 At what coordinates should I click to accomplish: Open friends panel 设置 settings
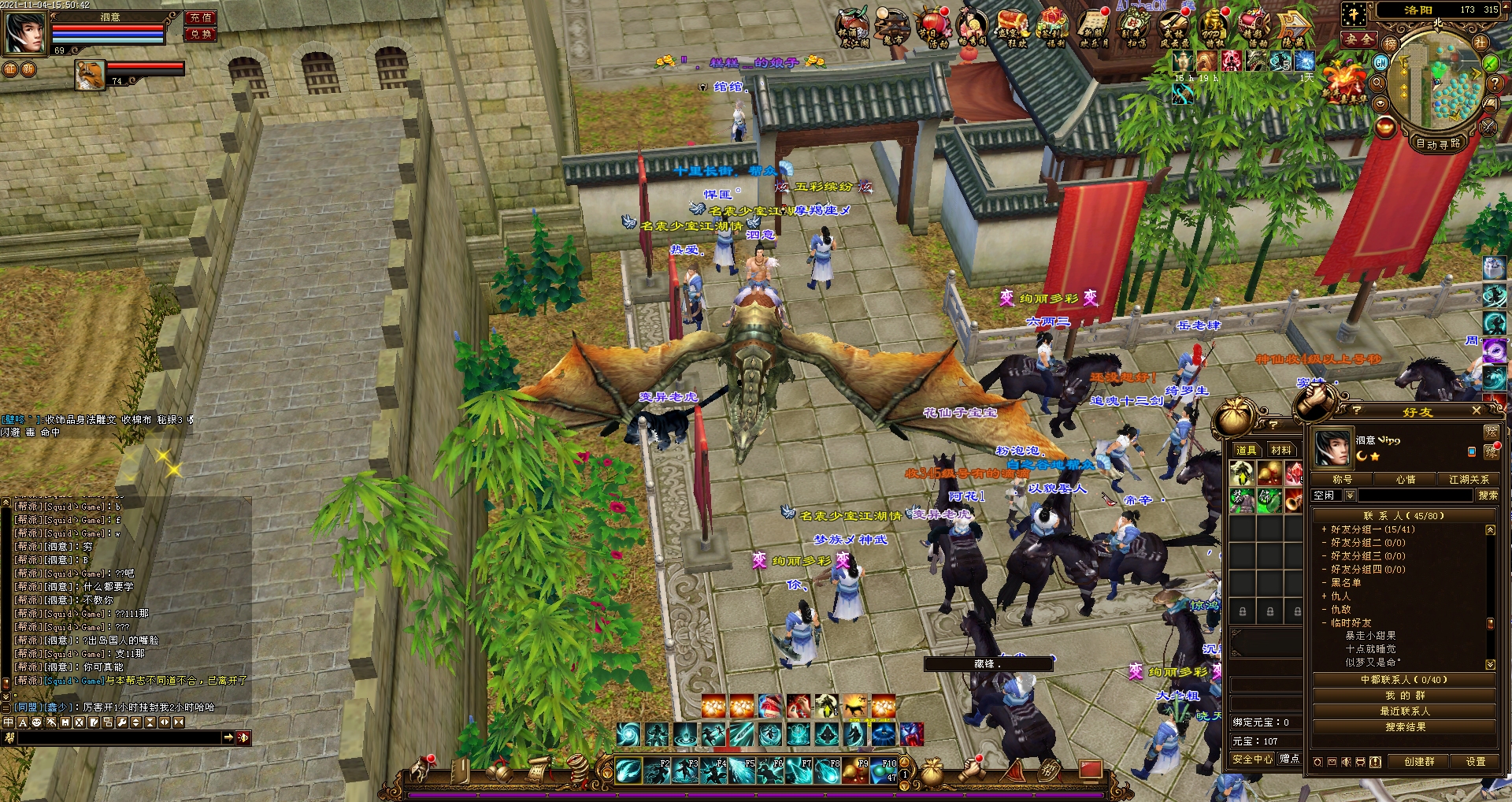(1475, 762)
